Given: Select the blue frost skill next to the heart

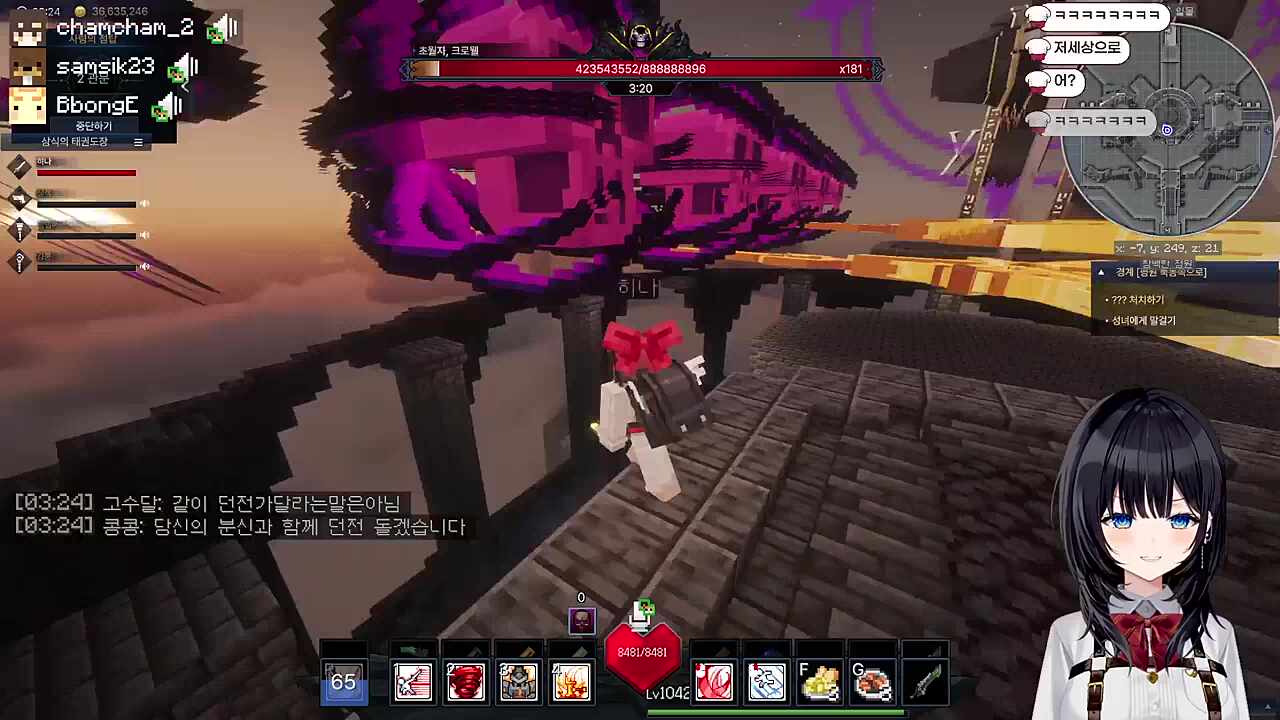Looking at the screenshot, I should click(767, 681).
